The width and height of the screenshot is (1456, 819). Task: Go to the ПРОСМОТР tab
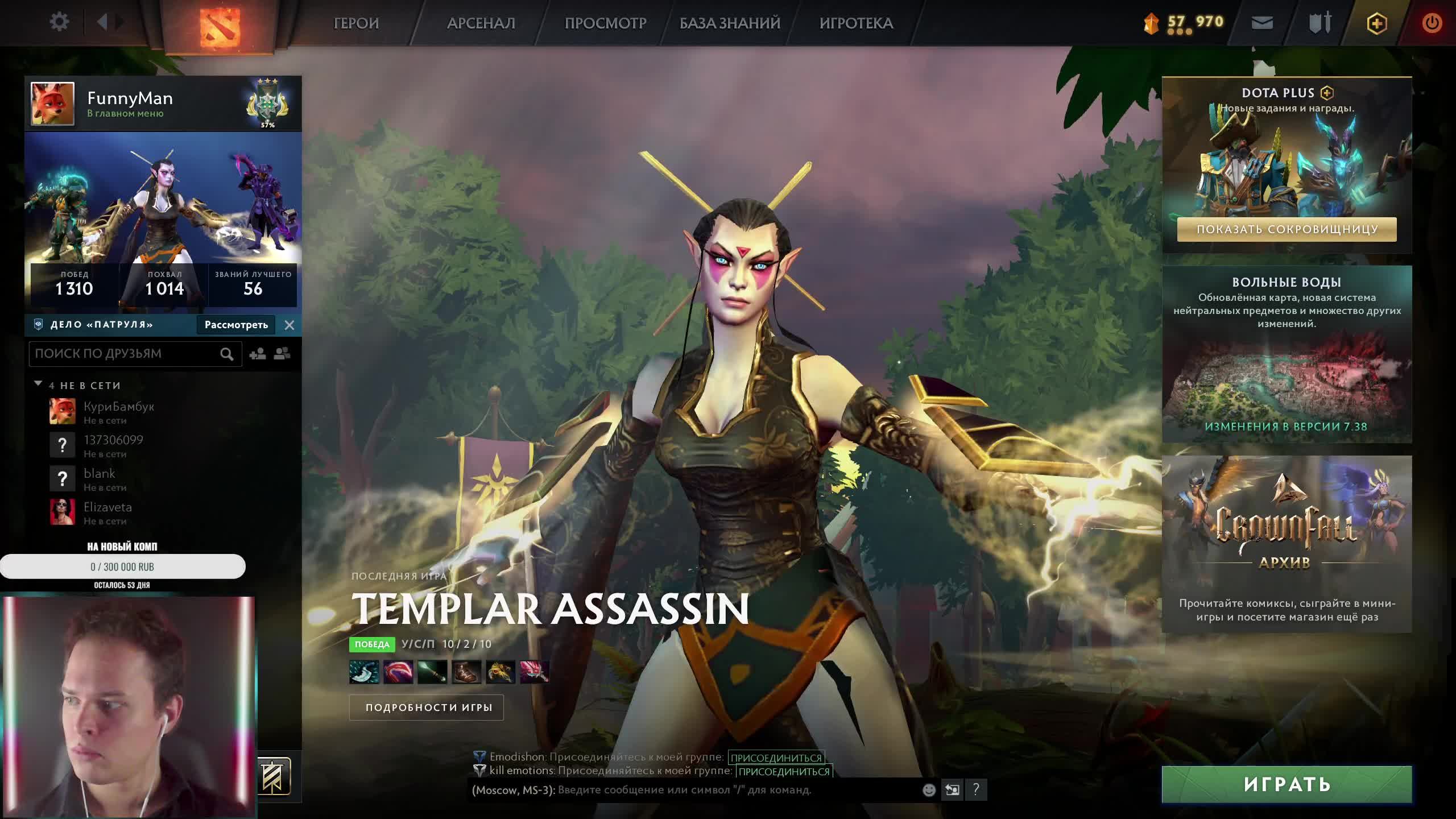tap(605, 23)
